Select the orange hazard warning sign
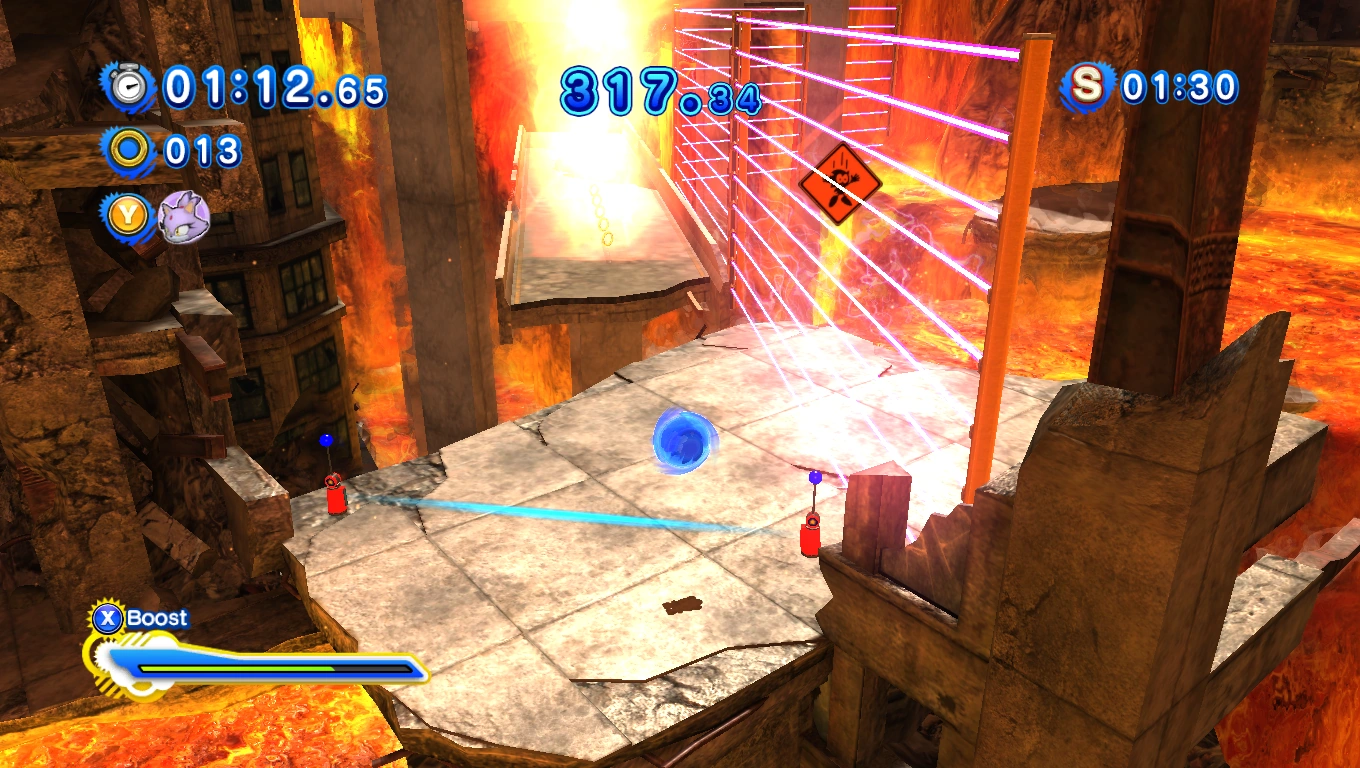 (x=843, y=183)
